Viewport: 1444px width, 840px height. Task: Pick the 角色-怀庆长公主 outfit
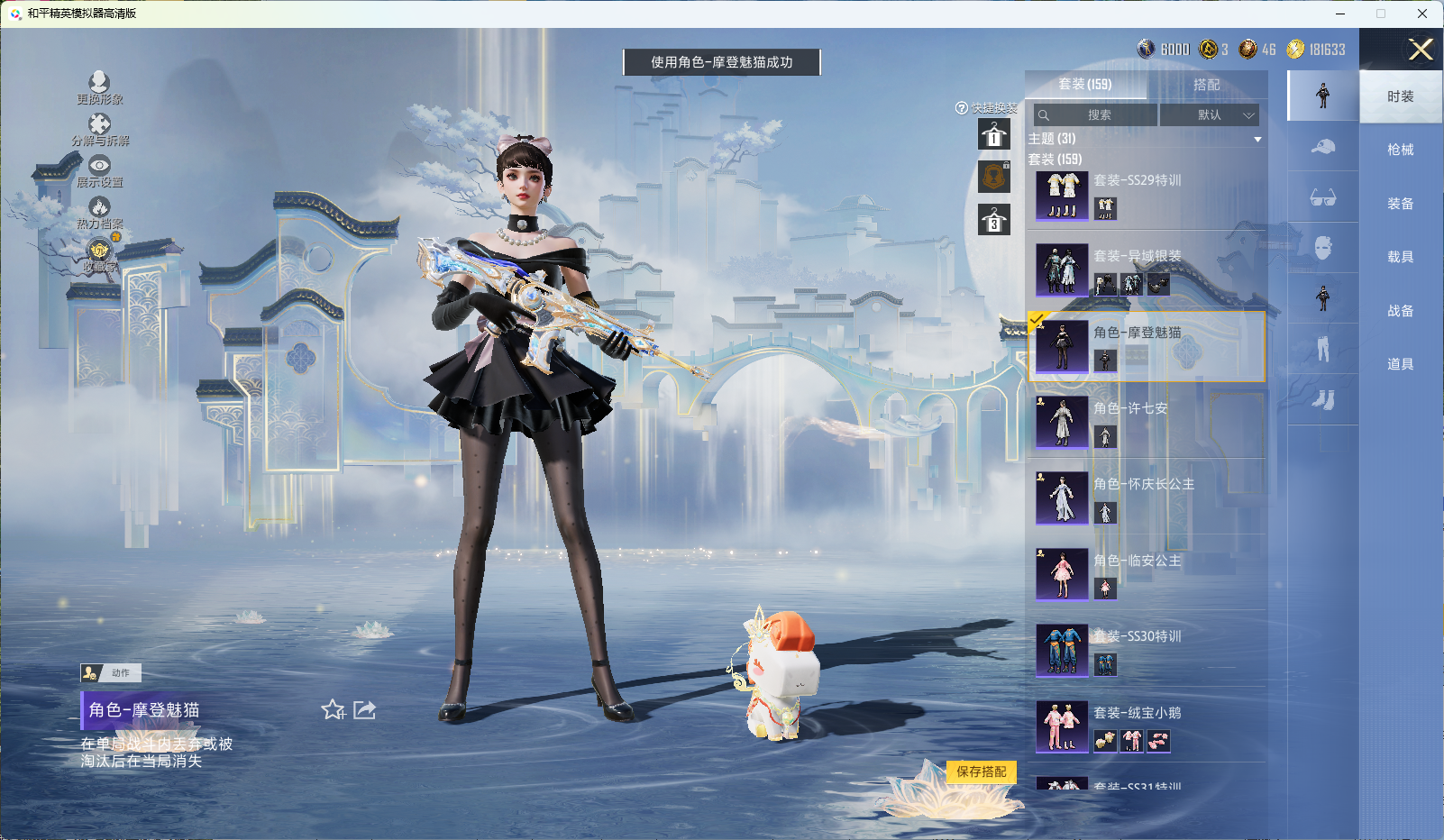[1145, 498]
